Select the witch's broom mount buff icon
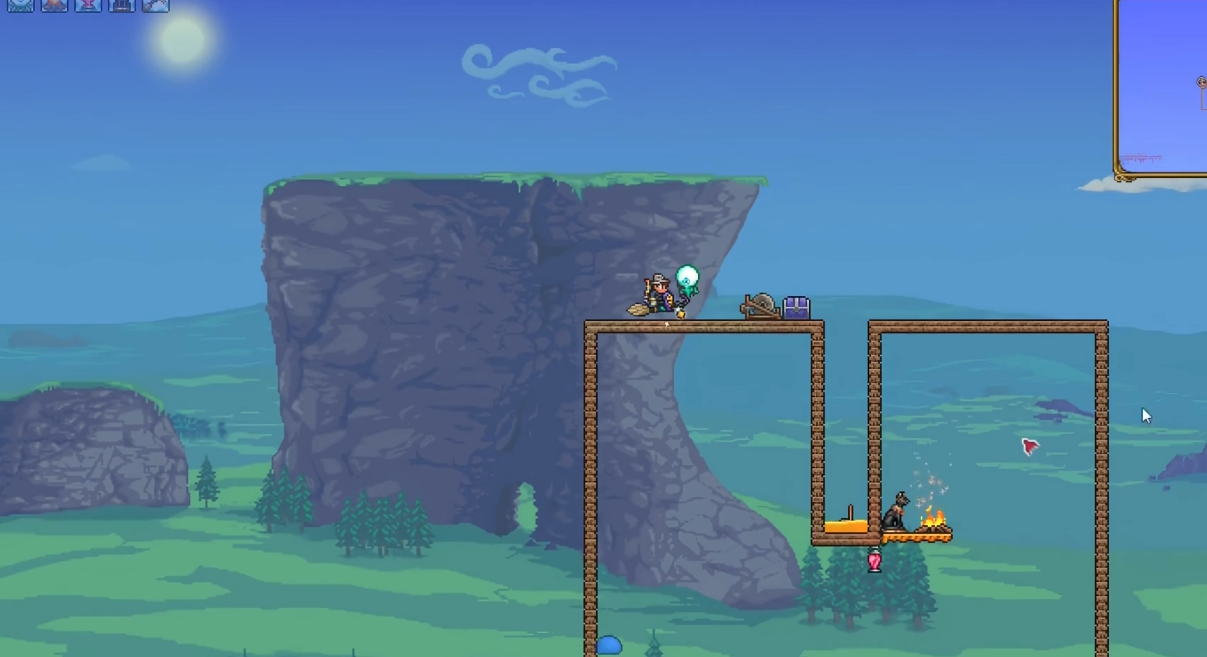Screen dimensions: 1207x657 (x=155, y=4)
